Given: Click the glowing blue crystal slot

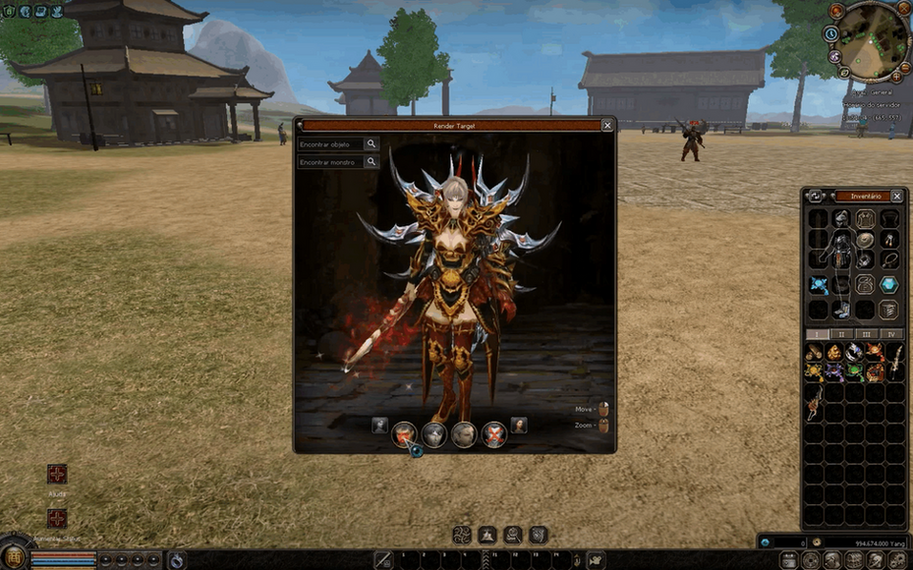Looking at the screenshot, I should coord(888,285).
